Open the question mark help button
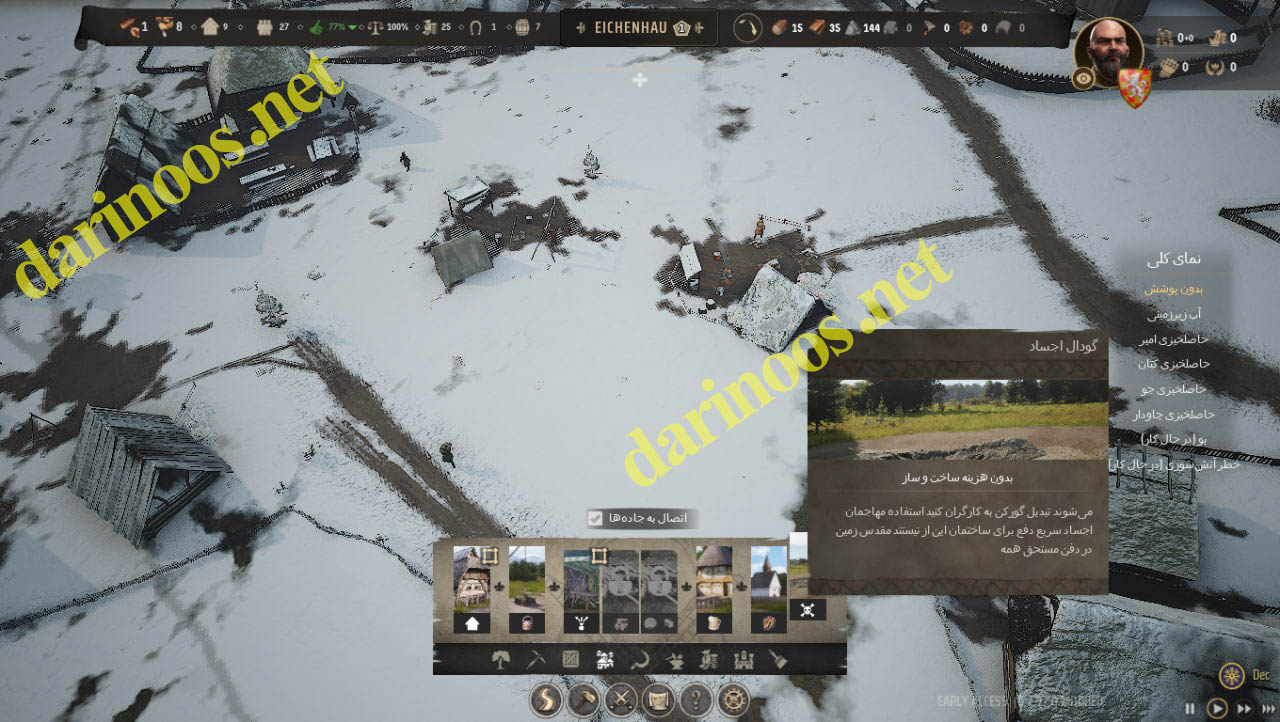This screenshot has height=722, width=1280. [x=696, y=699]
